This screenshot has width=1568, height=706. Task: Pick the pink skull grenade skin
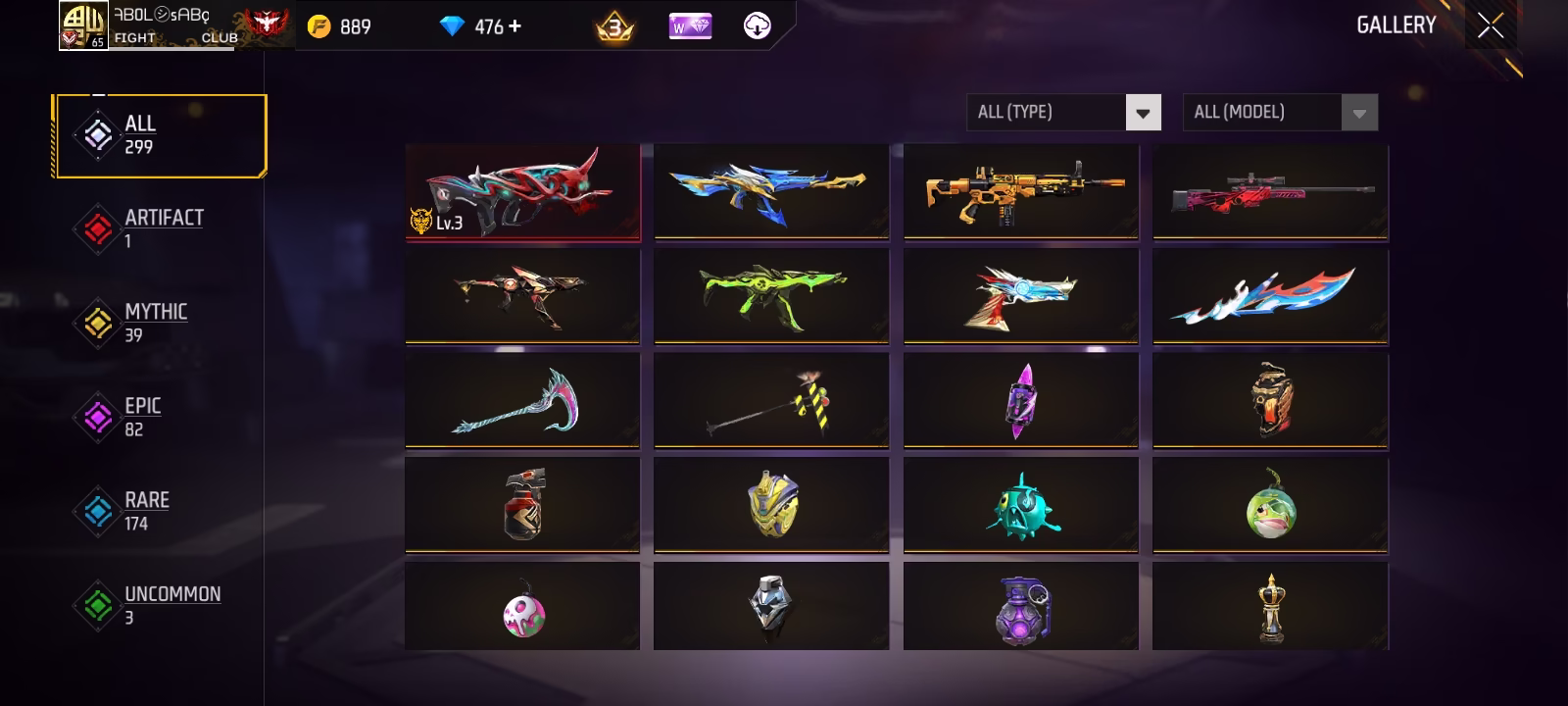point(522,609)
